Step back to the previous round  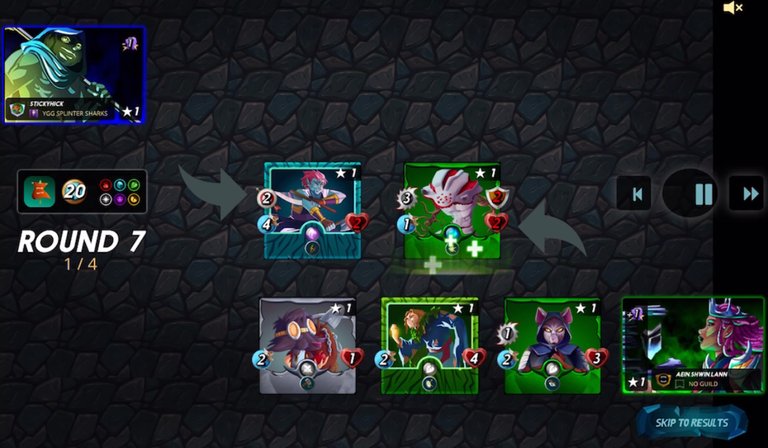click(x=634, y=193)
